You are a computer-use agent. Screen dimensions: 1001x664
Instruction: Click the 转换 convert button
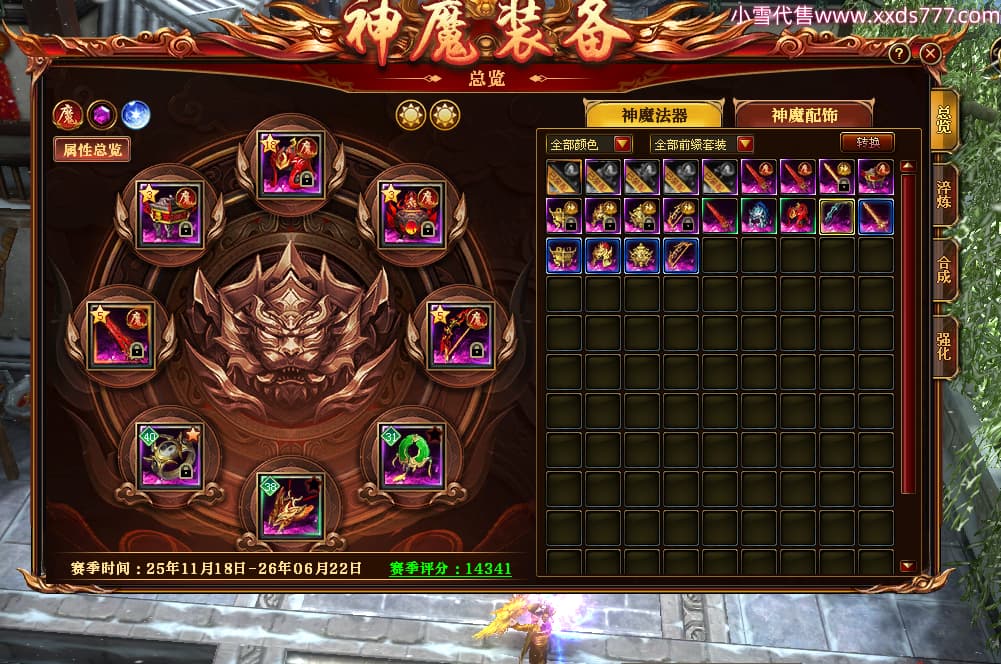(x=867, y=143)
